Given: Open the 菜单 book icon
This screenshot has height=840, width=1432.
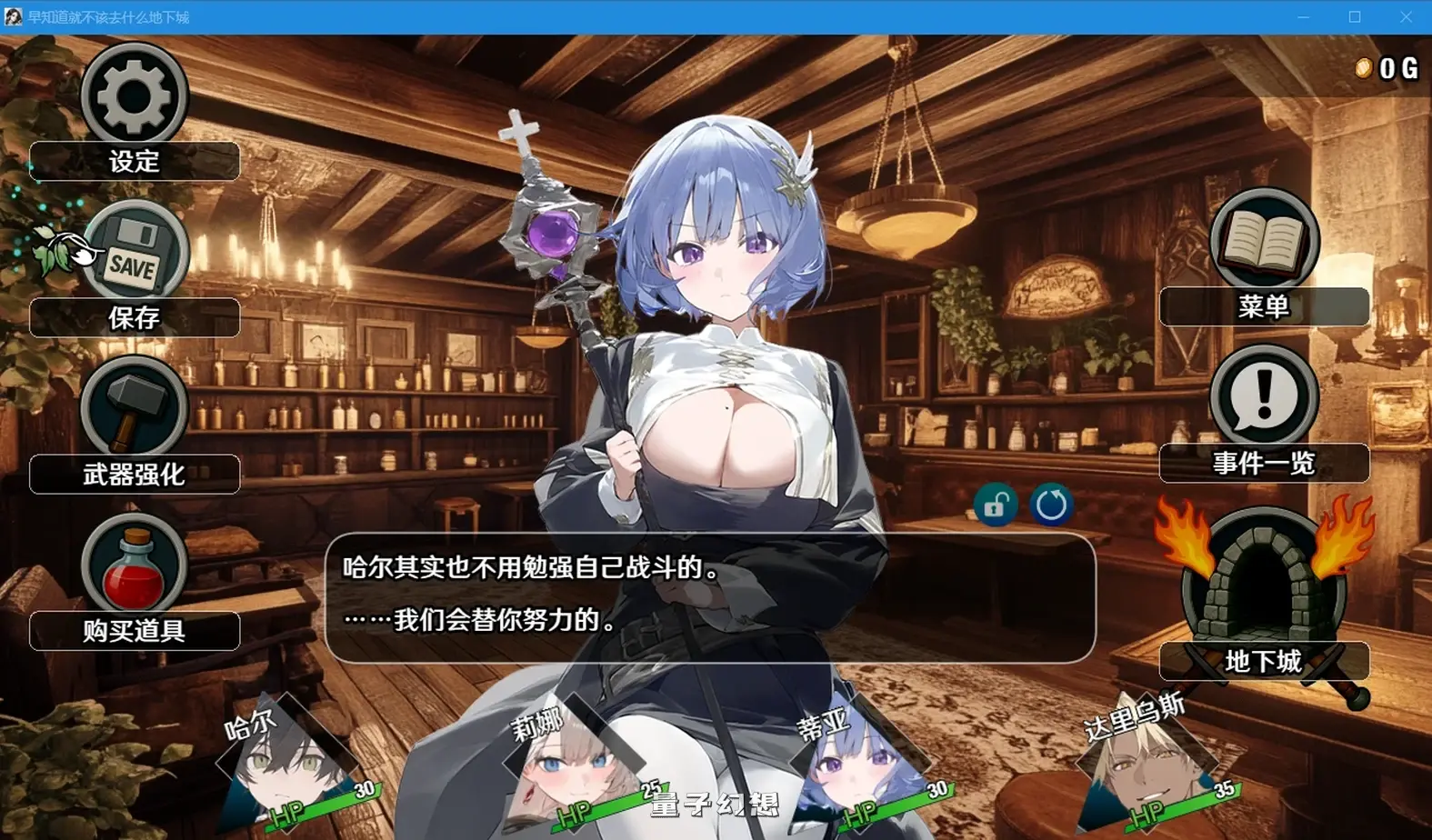Looking at the screenshot, I should point(1264,240).
